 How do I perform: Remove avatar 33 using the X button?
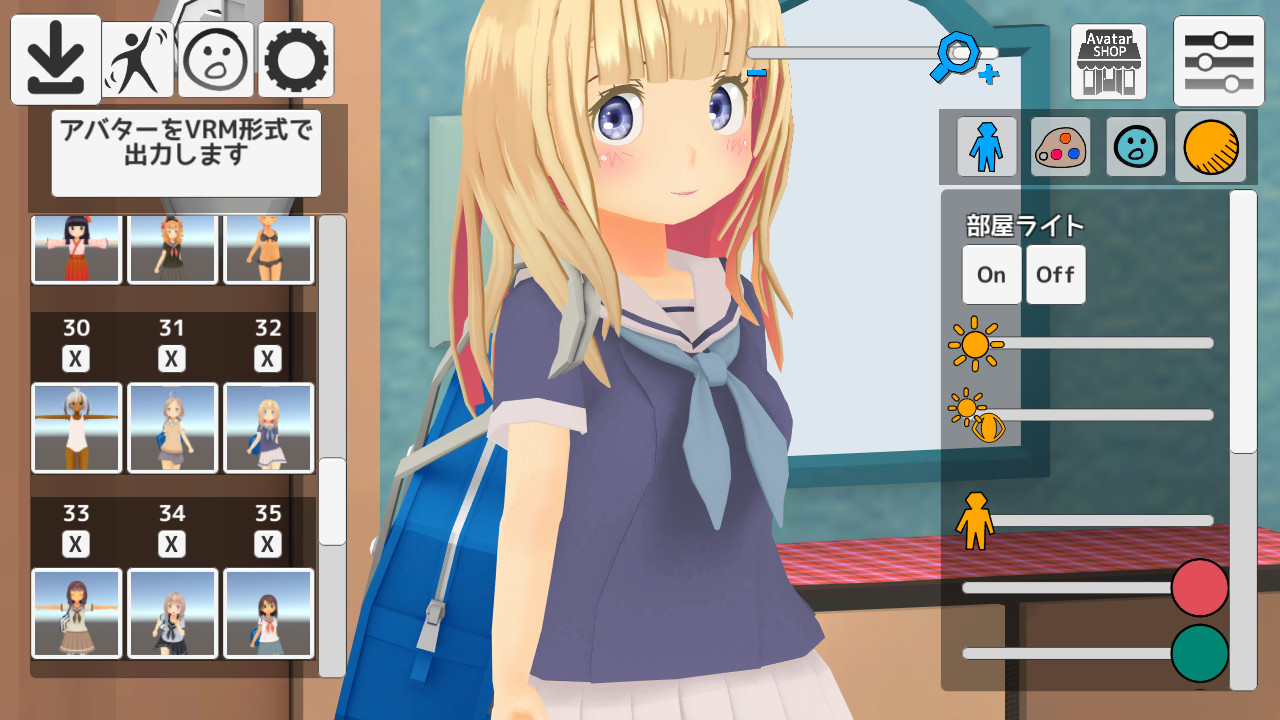tap(75, 544)
